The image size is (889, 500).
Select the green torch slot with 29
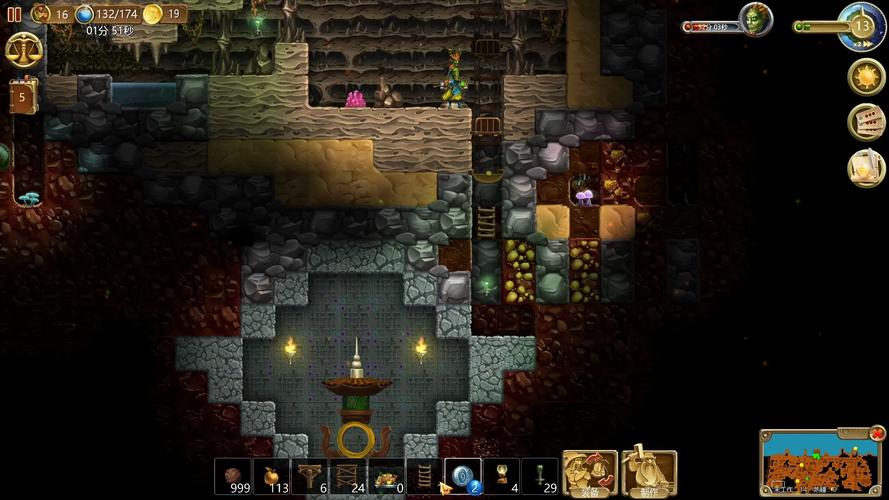538,475
